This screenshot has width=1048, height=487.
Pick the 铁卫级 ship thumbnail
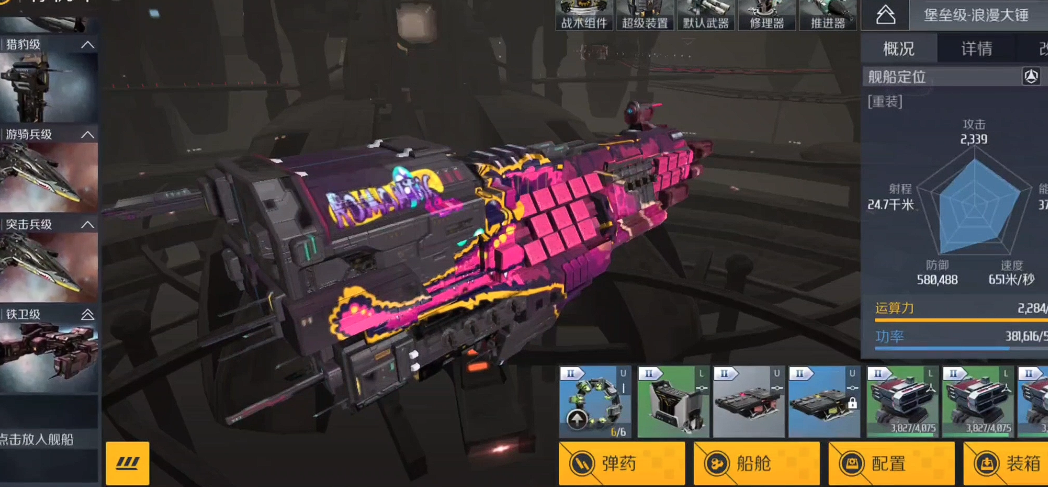pos(49,357)
